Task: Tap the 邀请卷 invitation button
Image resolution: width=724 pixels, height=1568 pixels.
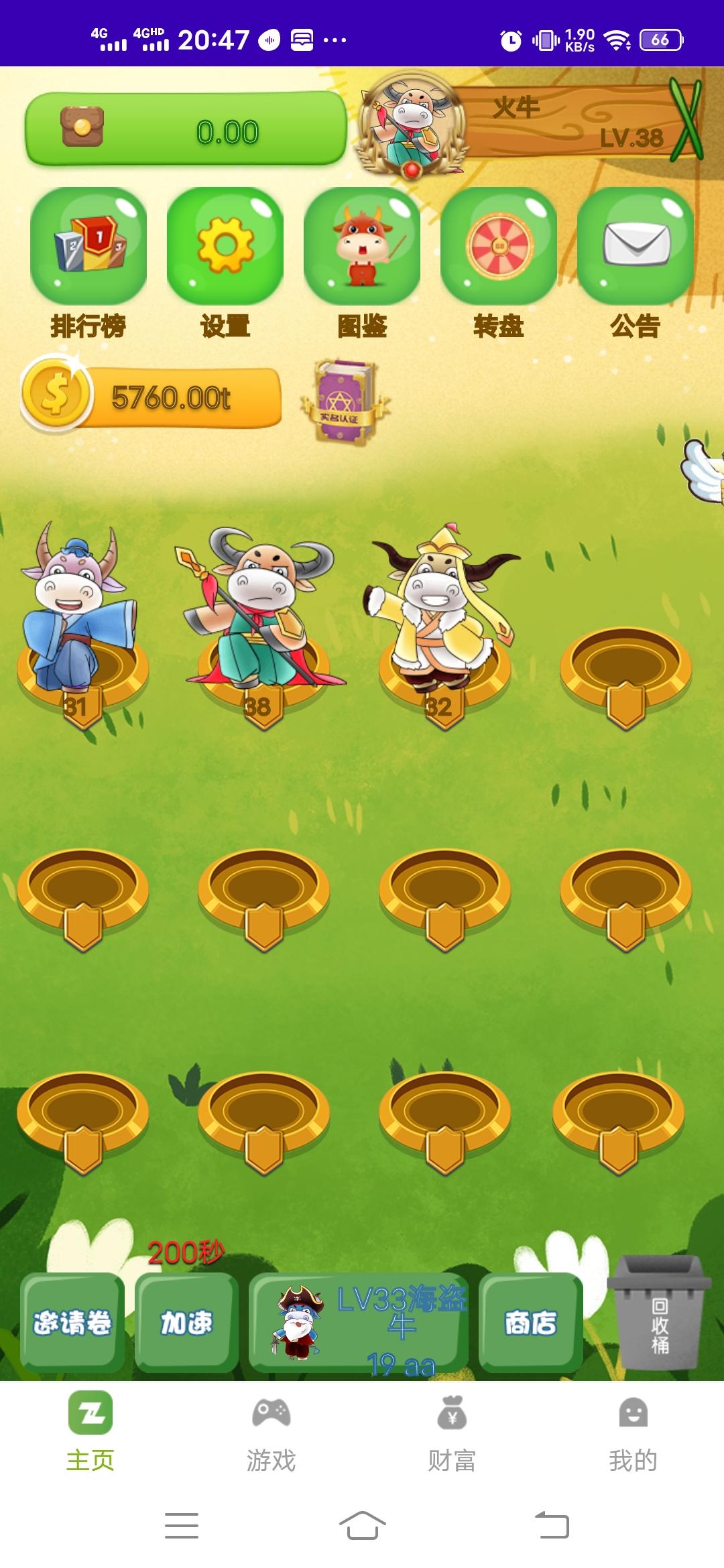Action: (x=72, y=1322)
